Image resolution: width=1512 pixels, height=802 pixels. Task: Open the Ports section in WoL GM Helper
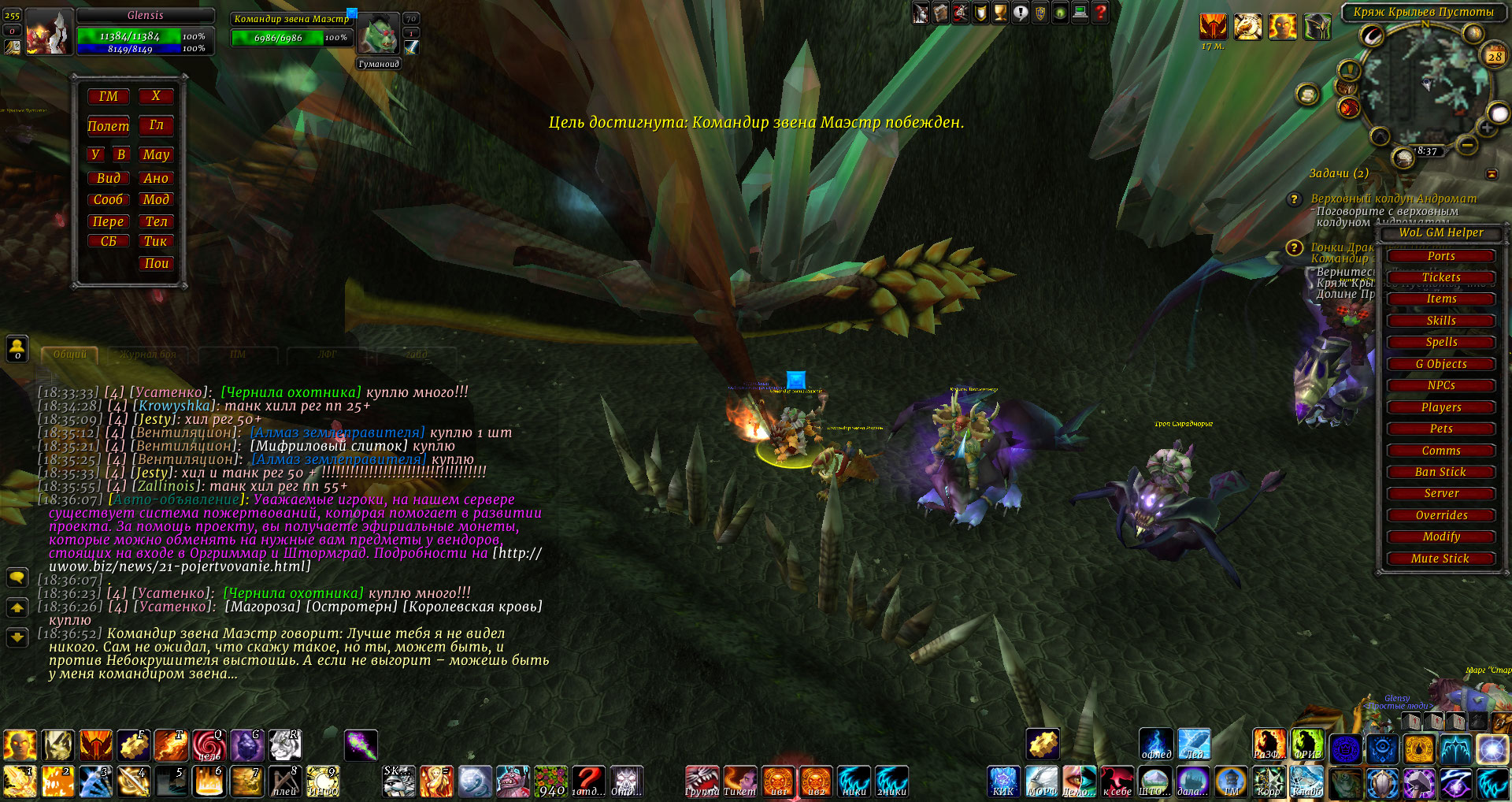[1440, 256]
